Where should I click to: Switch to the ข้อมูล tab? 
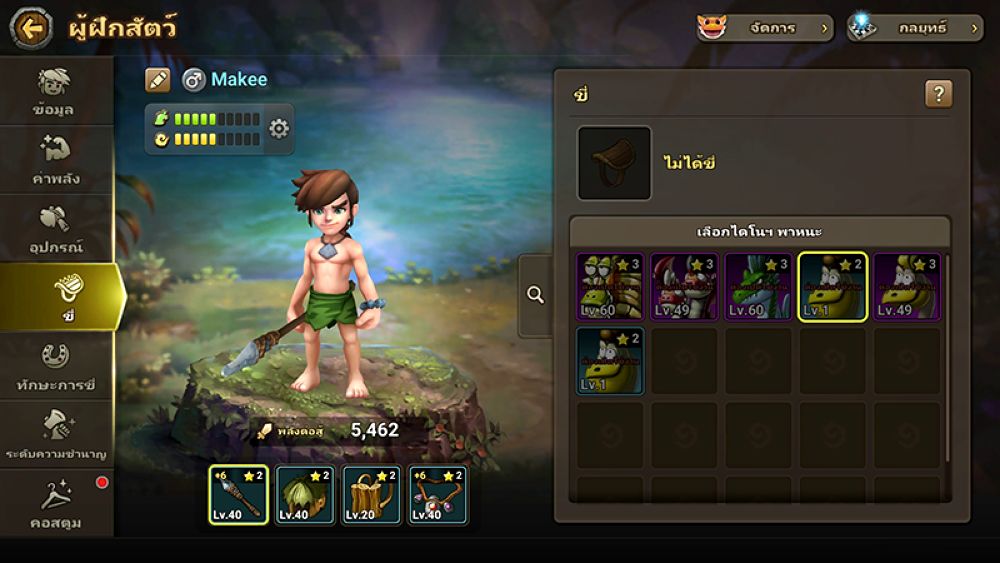(55, 93)
